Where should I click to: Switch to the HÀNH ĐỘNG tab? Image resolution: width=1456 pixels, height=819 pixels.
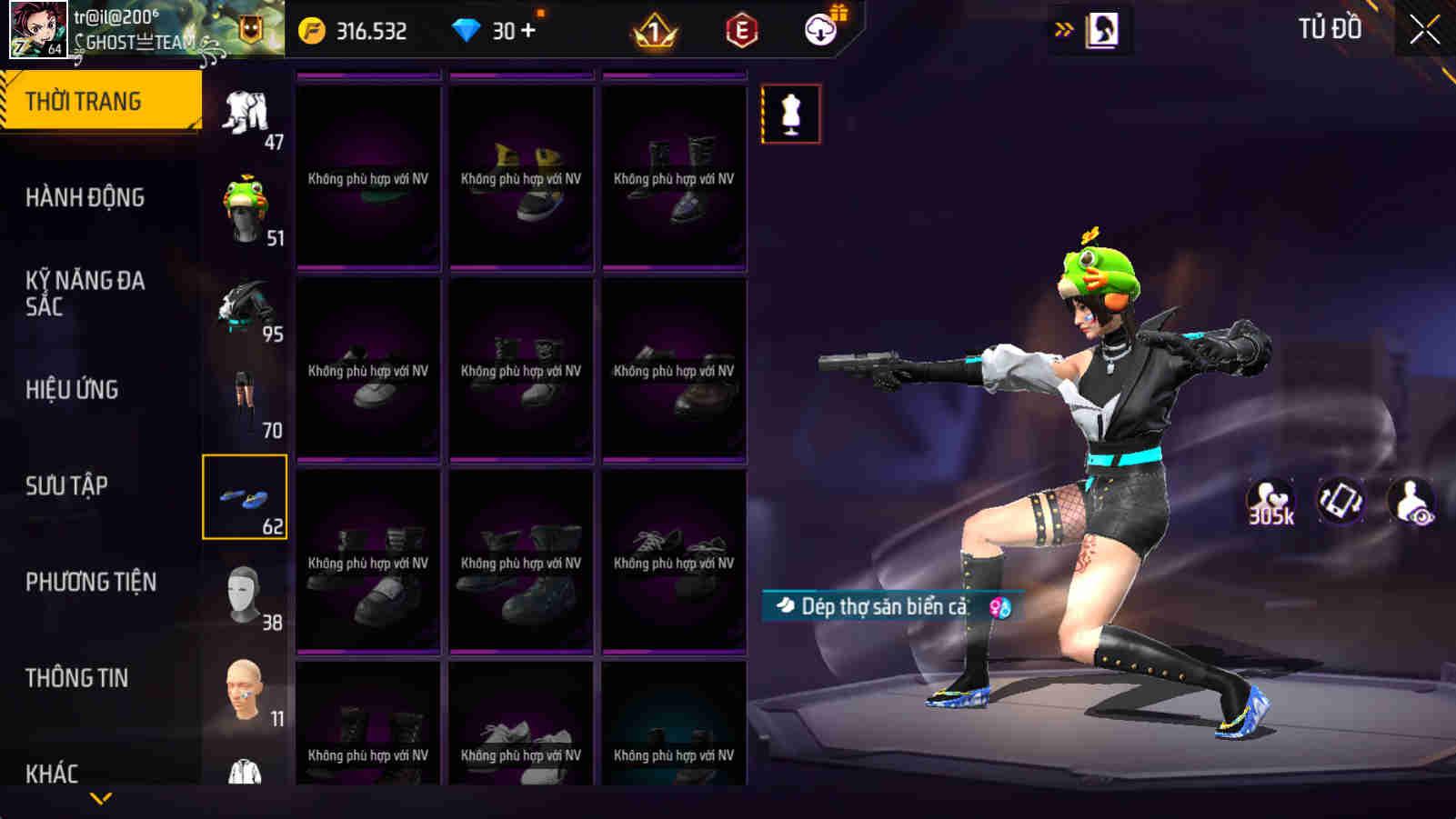pos(88,196)
